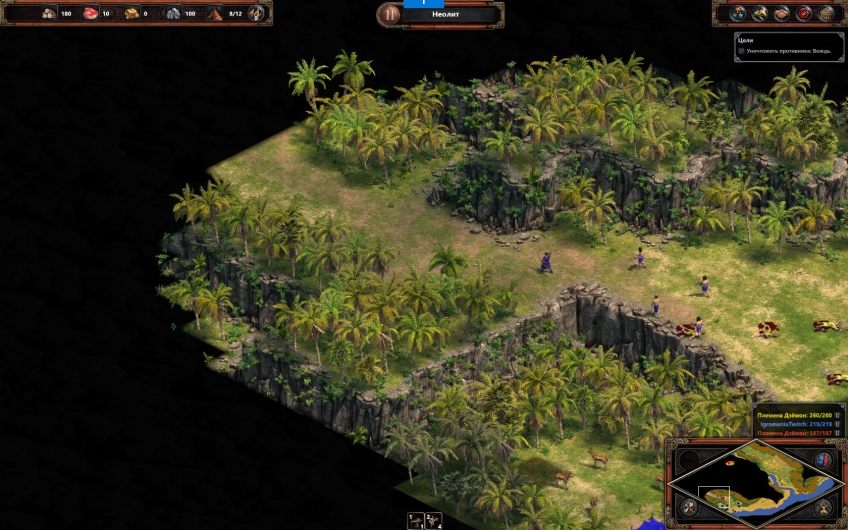Toggle the red and blue minimap color mode button
848x530 pixels.
tap(823, 459)
